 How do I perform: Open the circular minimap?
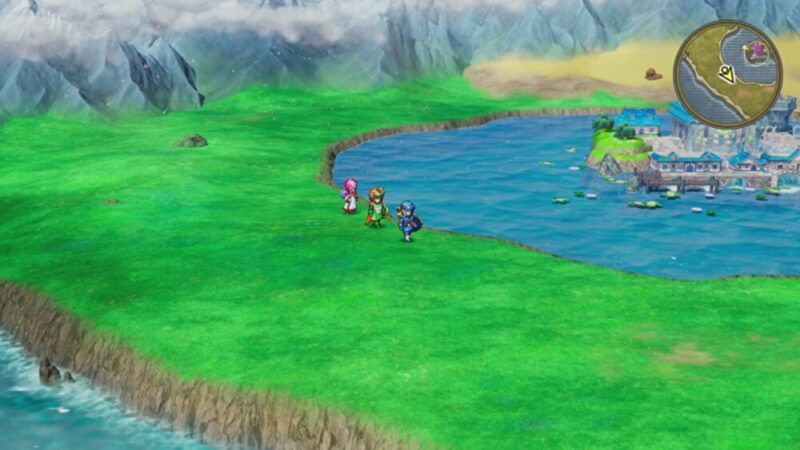pyautogui.click(x=727, y=74)
